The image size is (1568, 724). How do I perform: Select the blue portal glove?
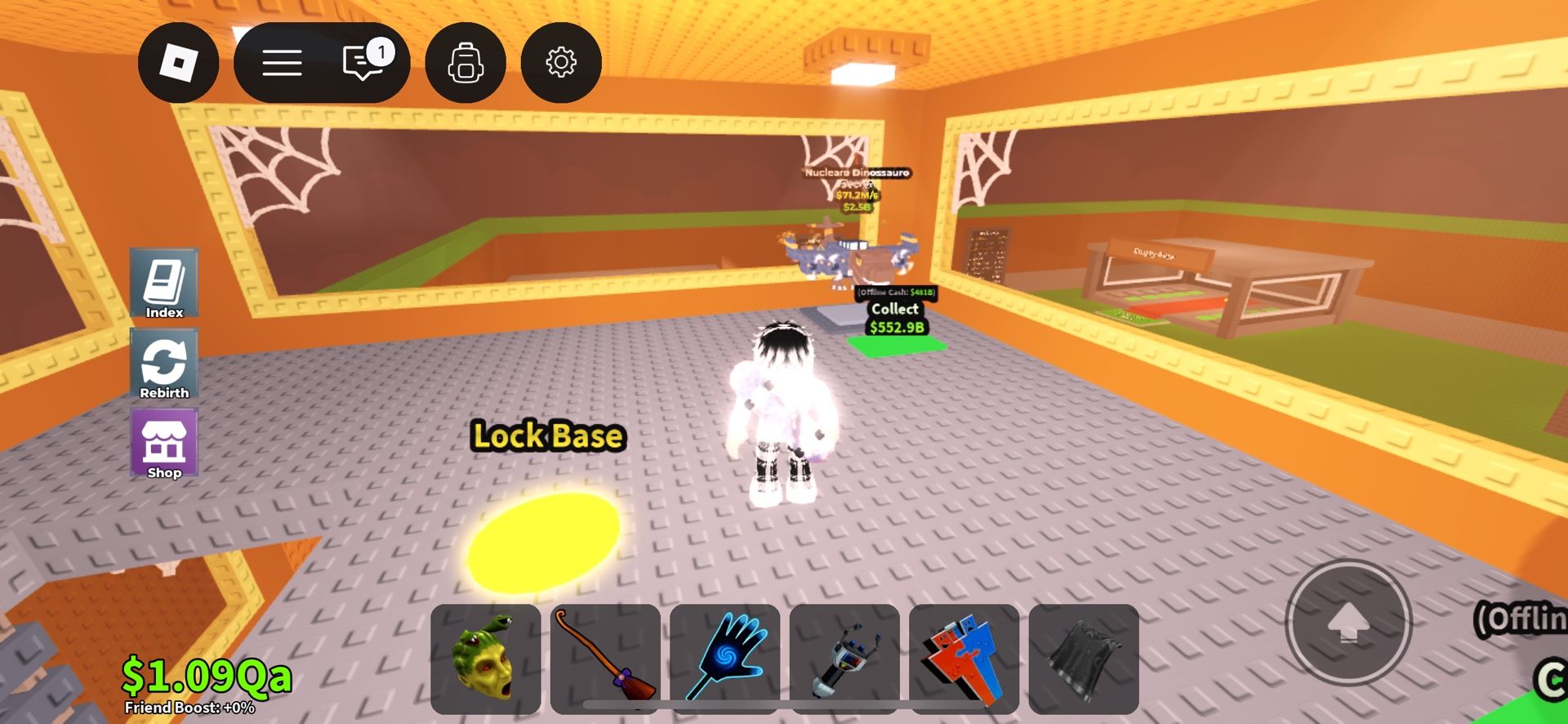pos(726,660)
